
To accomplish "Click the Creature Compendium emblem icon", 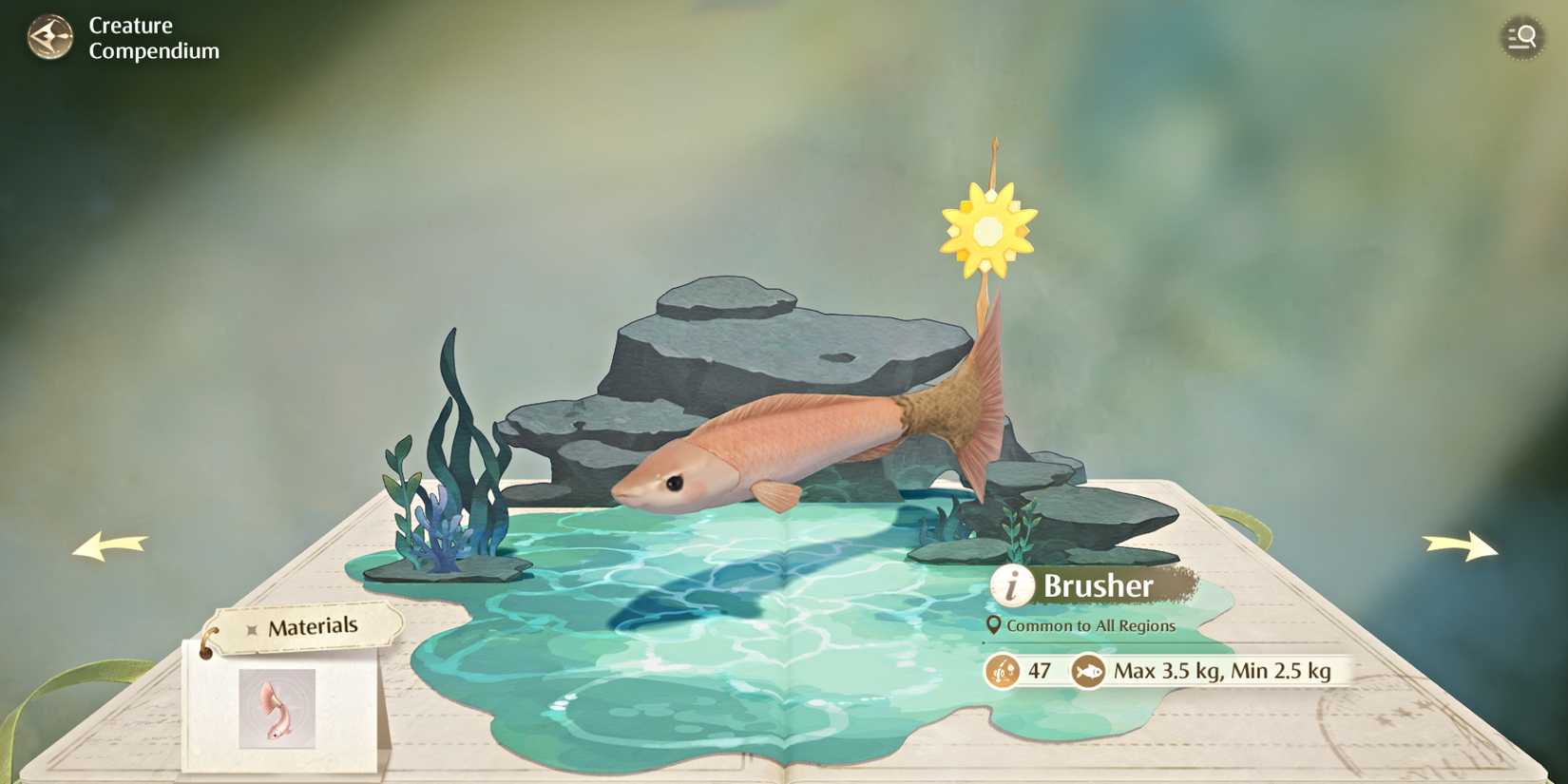I will [x=52, y=38].
